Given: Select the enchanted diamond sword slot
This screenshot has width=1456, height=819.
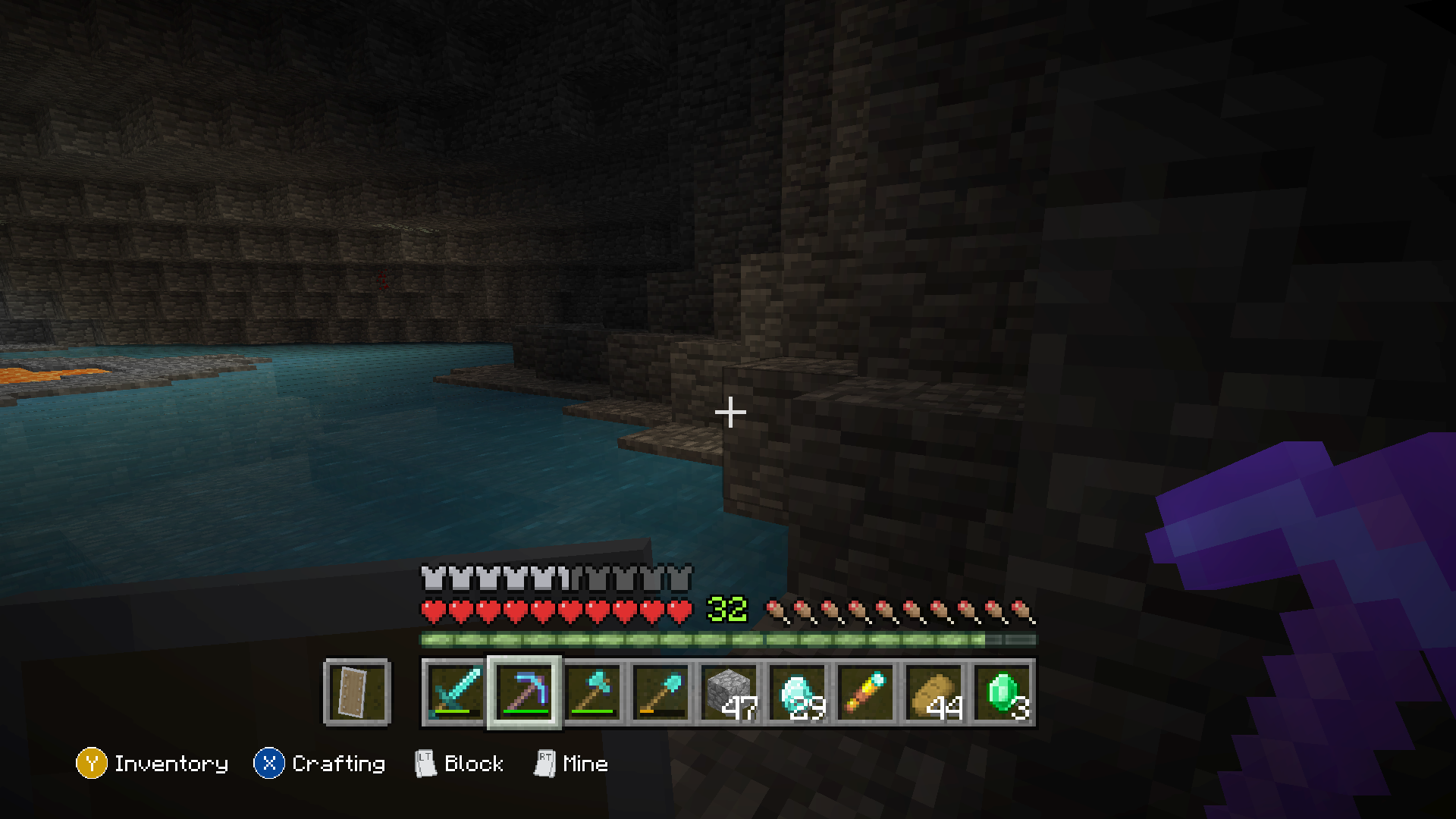Looking at the screenshot, I should pyautogui.click(x=456, y=694).
